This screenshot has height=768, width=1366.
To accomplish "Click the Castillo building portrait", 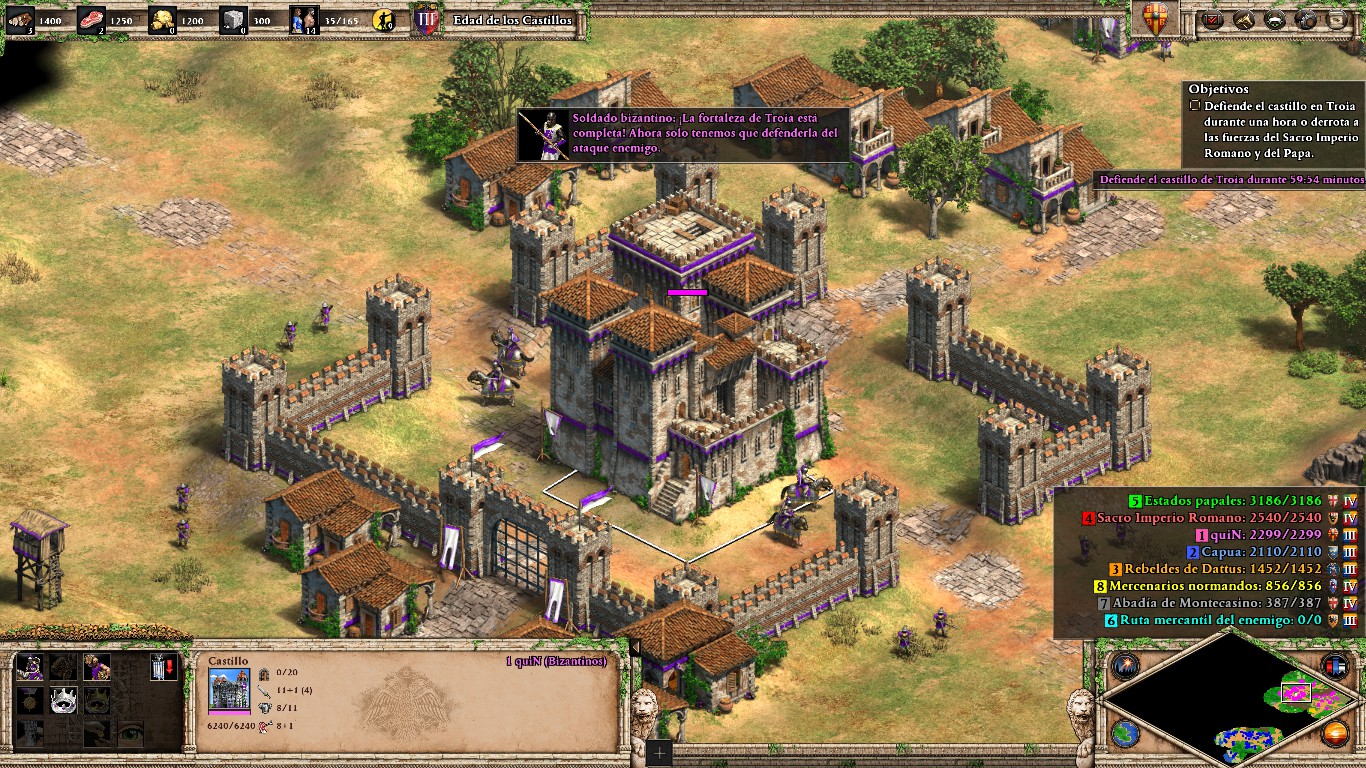I will click(229, 690).
